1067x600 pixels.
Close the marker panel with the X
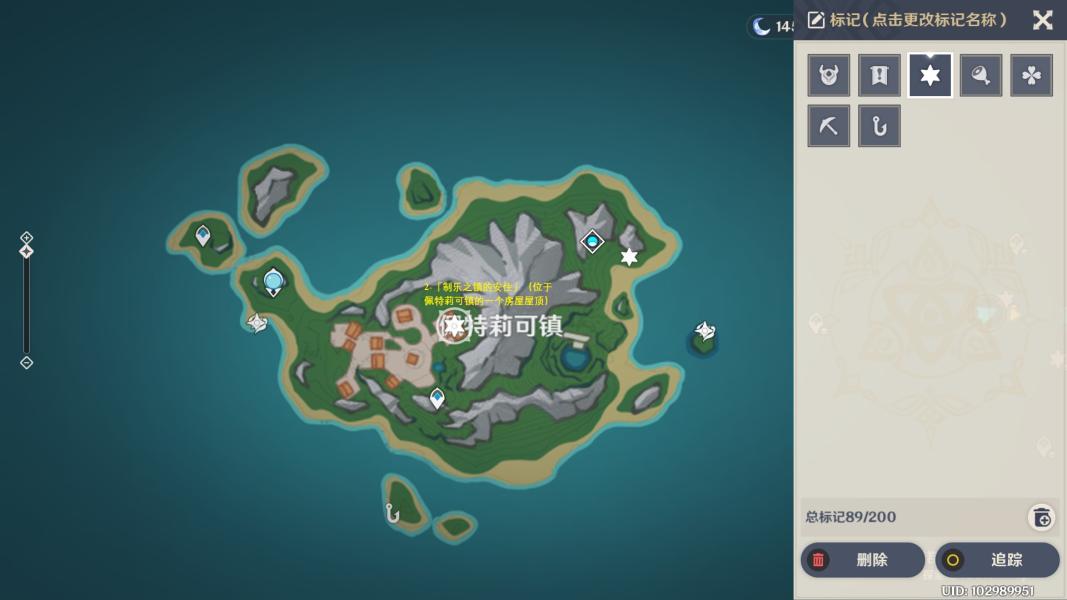(x=1042, y=20)
